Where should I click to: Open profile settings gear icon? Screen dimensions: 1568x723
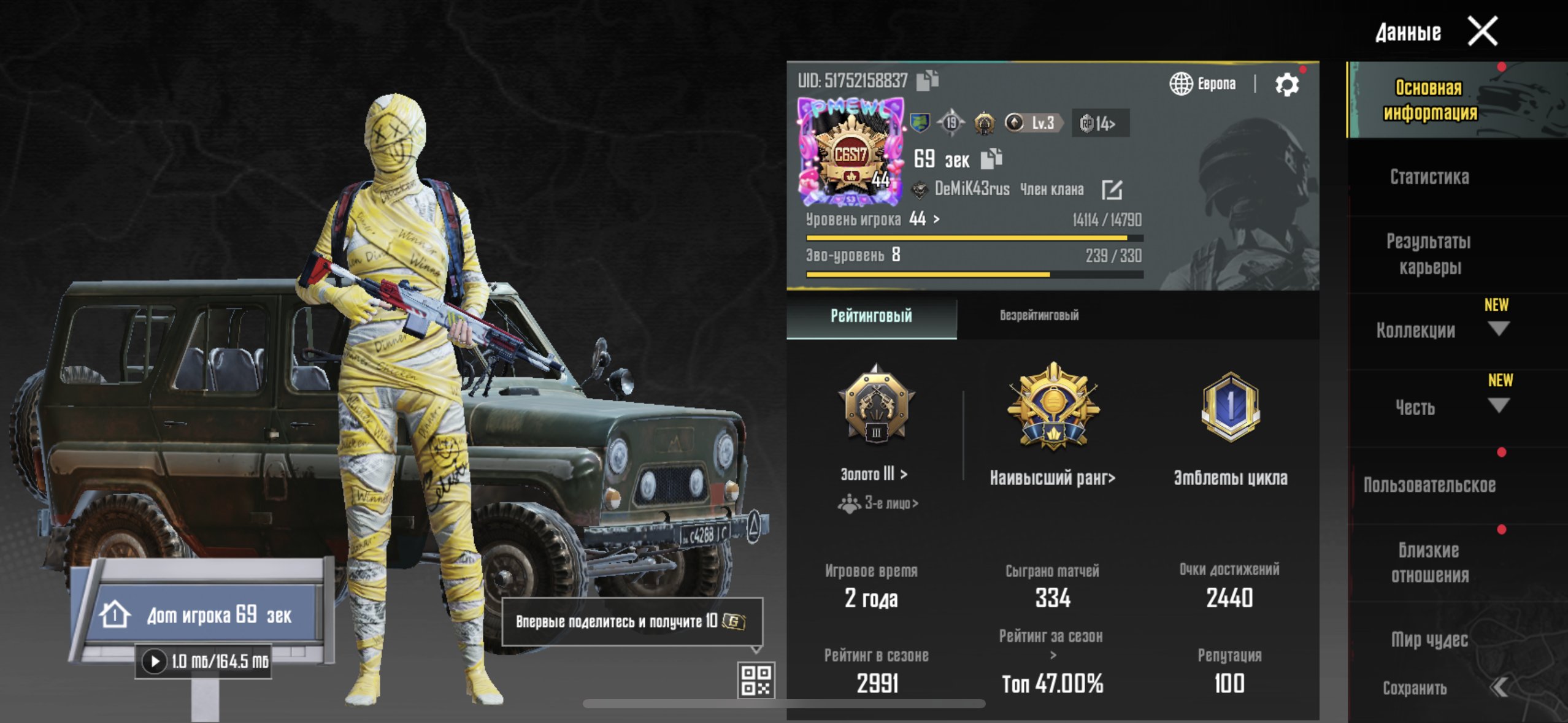(x=1286, y=85)
